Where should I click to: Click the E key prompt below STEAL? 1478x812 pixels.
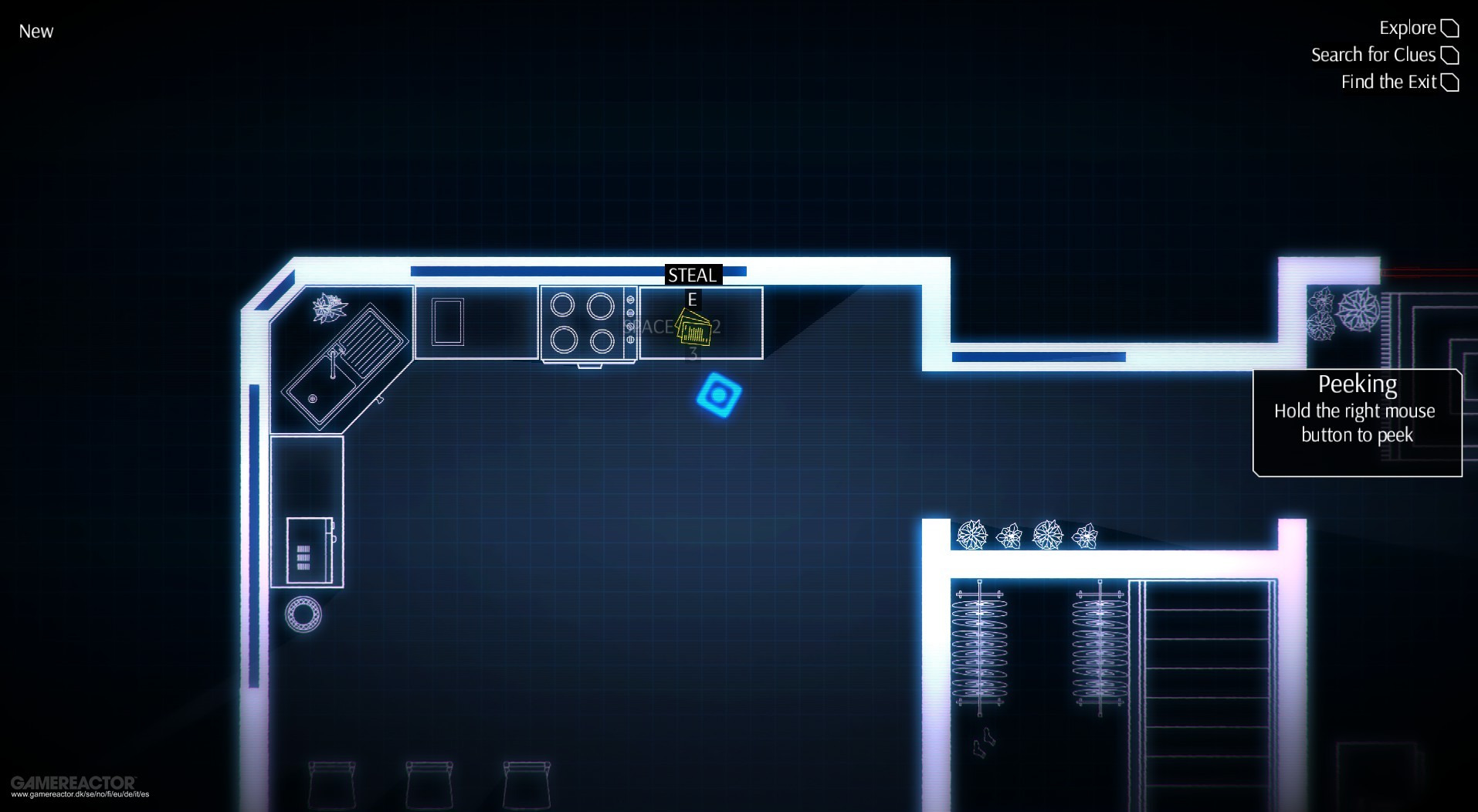click(x=692, y=297)
